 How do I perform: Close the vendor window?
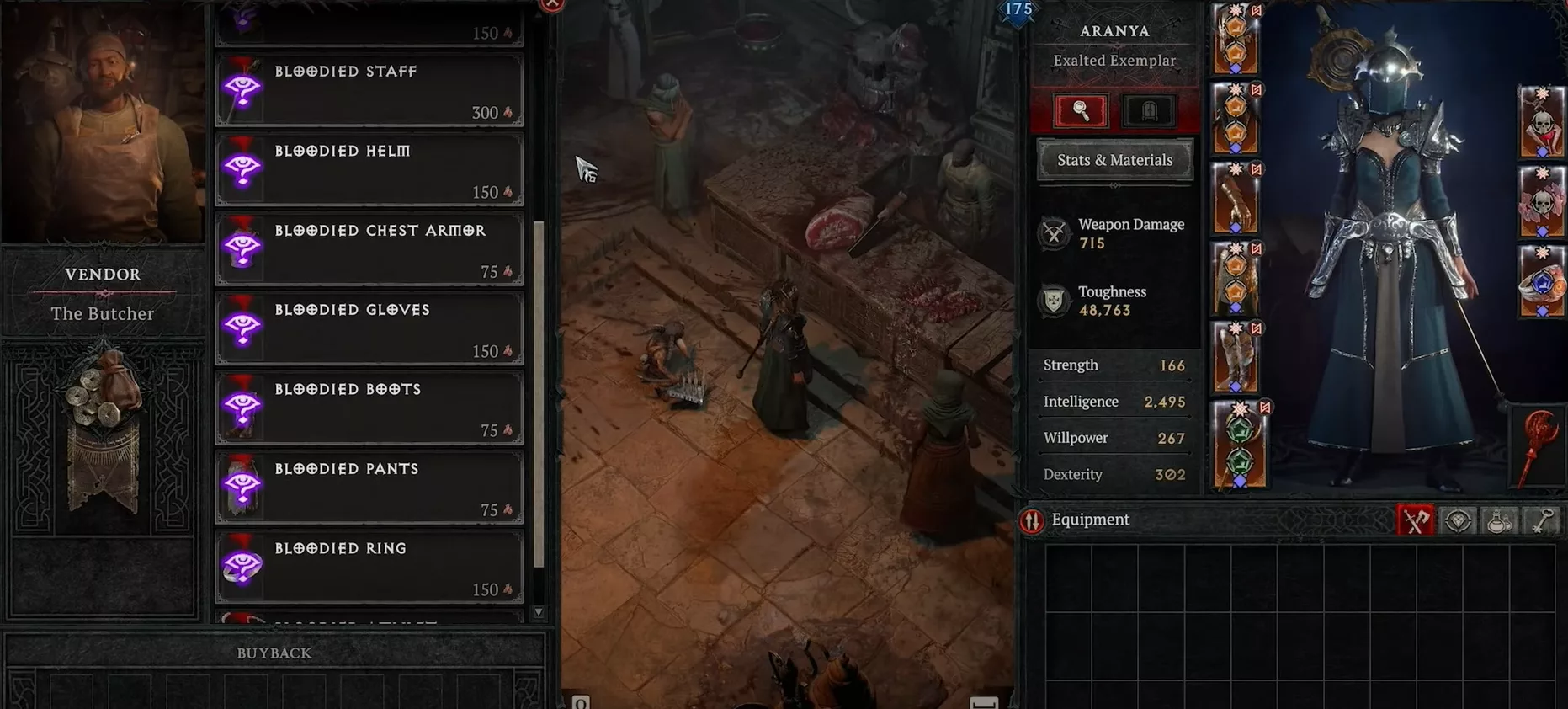[x=552, y=4]
